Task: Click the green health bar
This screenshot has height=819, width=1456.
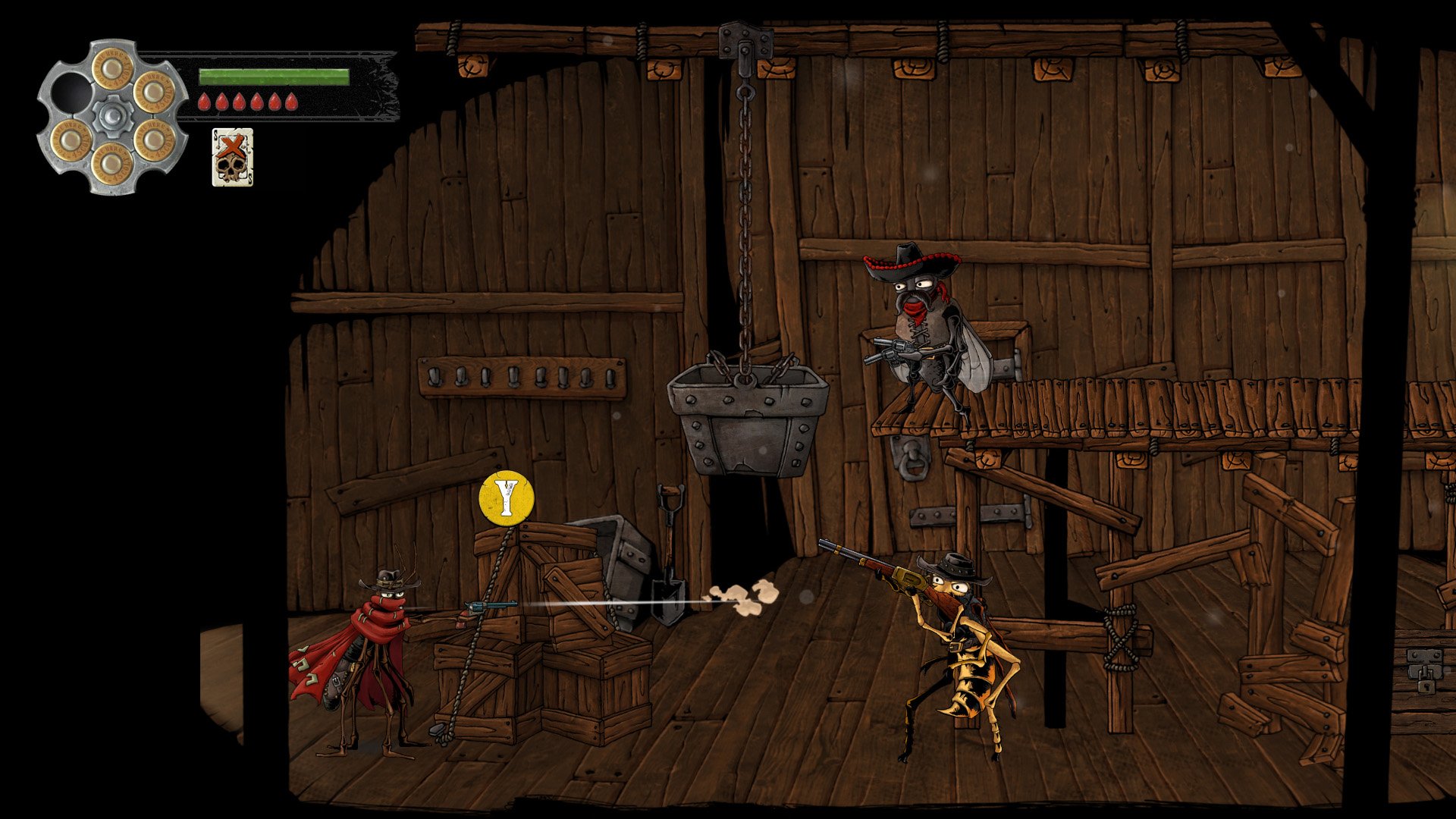Action: coord(273,76)
